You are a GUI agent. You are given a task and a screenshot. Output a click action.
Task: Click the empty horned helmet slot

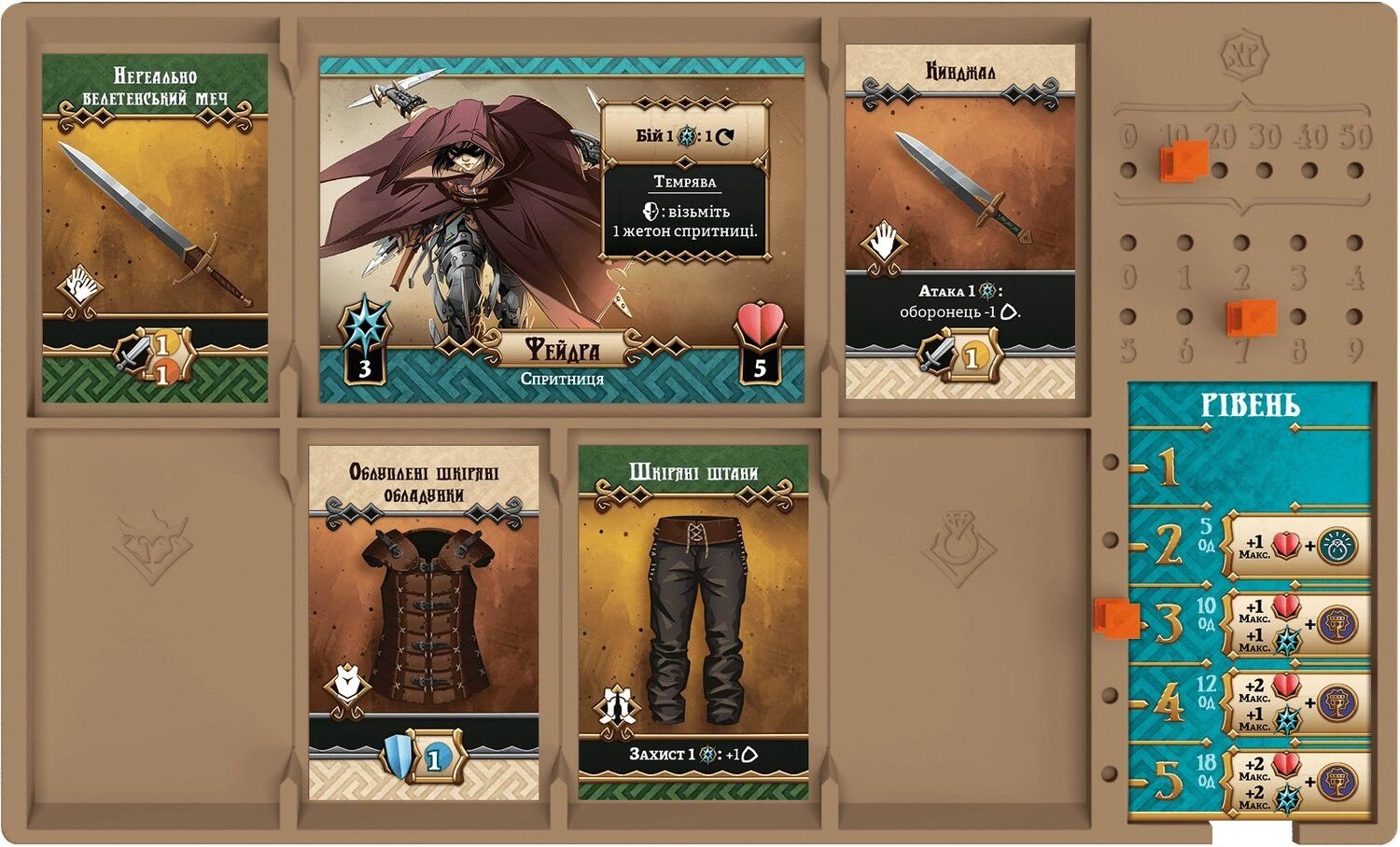click(x=152, y=548)
